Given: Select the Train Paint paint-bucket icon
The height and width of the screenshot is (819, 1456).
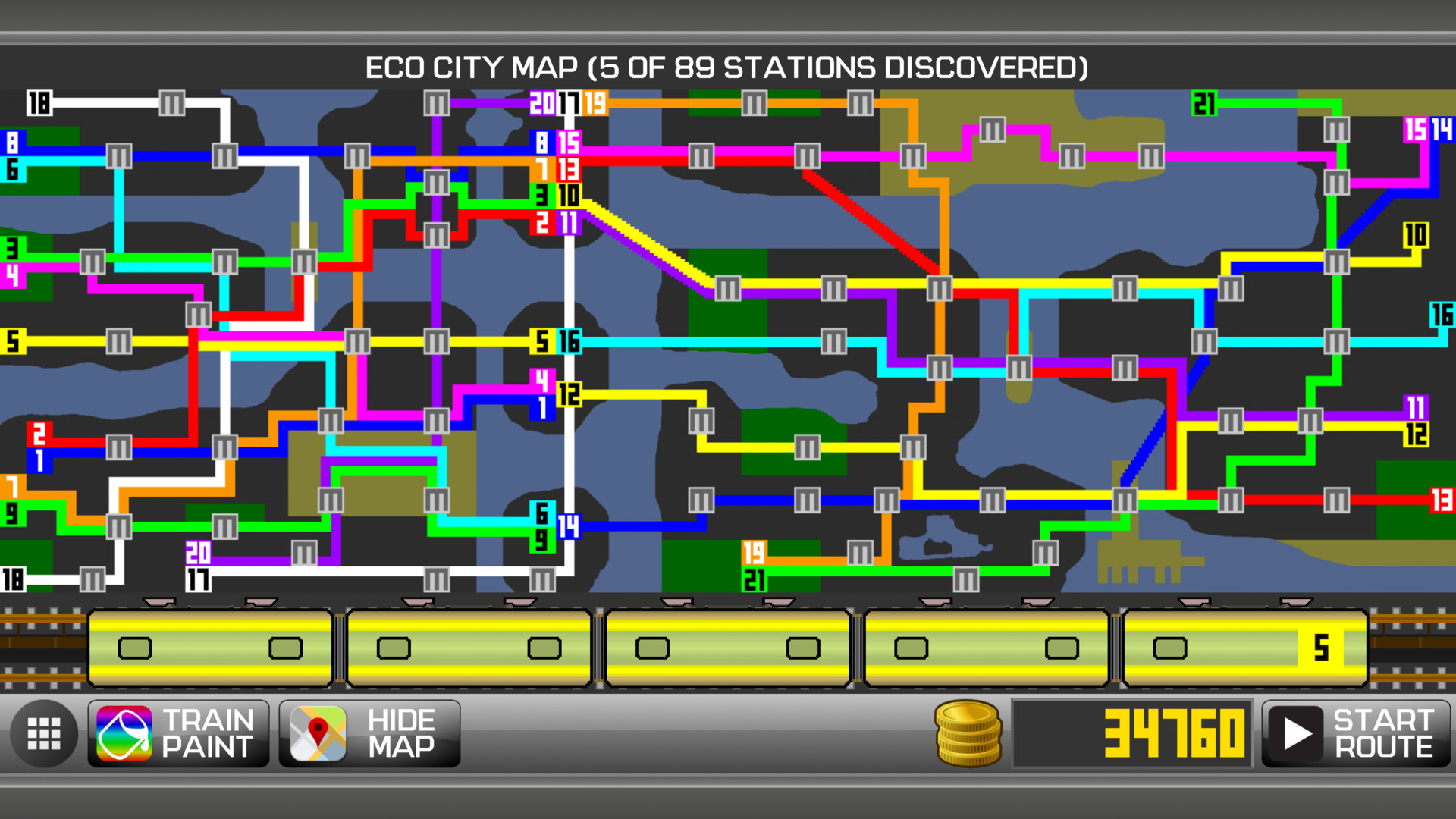Looking at the screenshot, I should click(126, 732).
